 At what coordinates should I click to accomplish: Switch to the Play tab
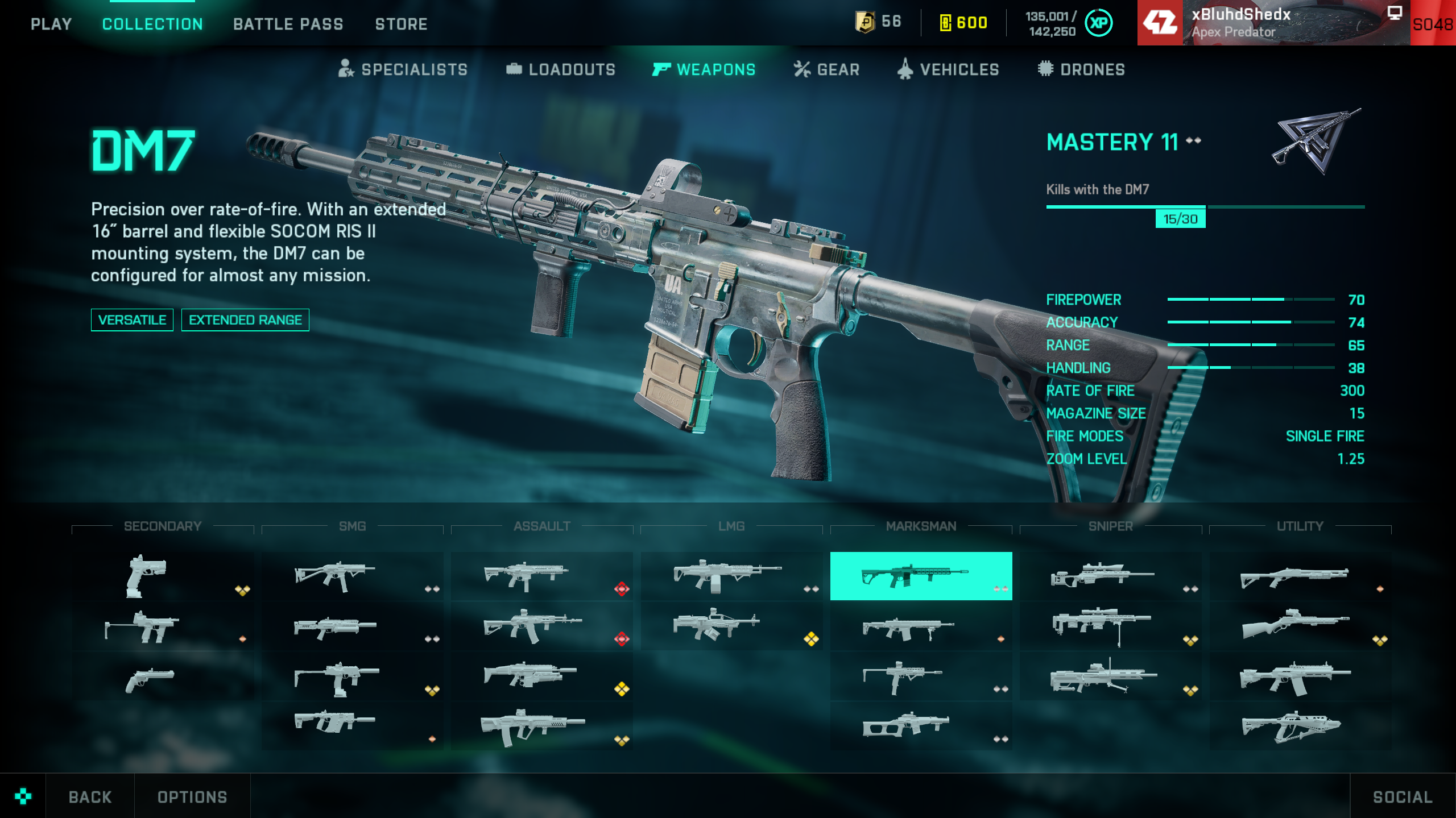tap(51, 24)
